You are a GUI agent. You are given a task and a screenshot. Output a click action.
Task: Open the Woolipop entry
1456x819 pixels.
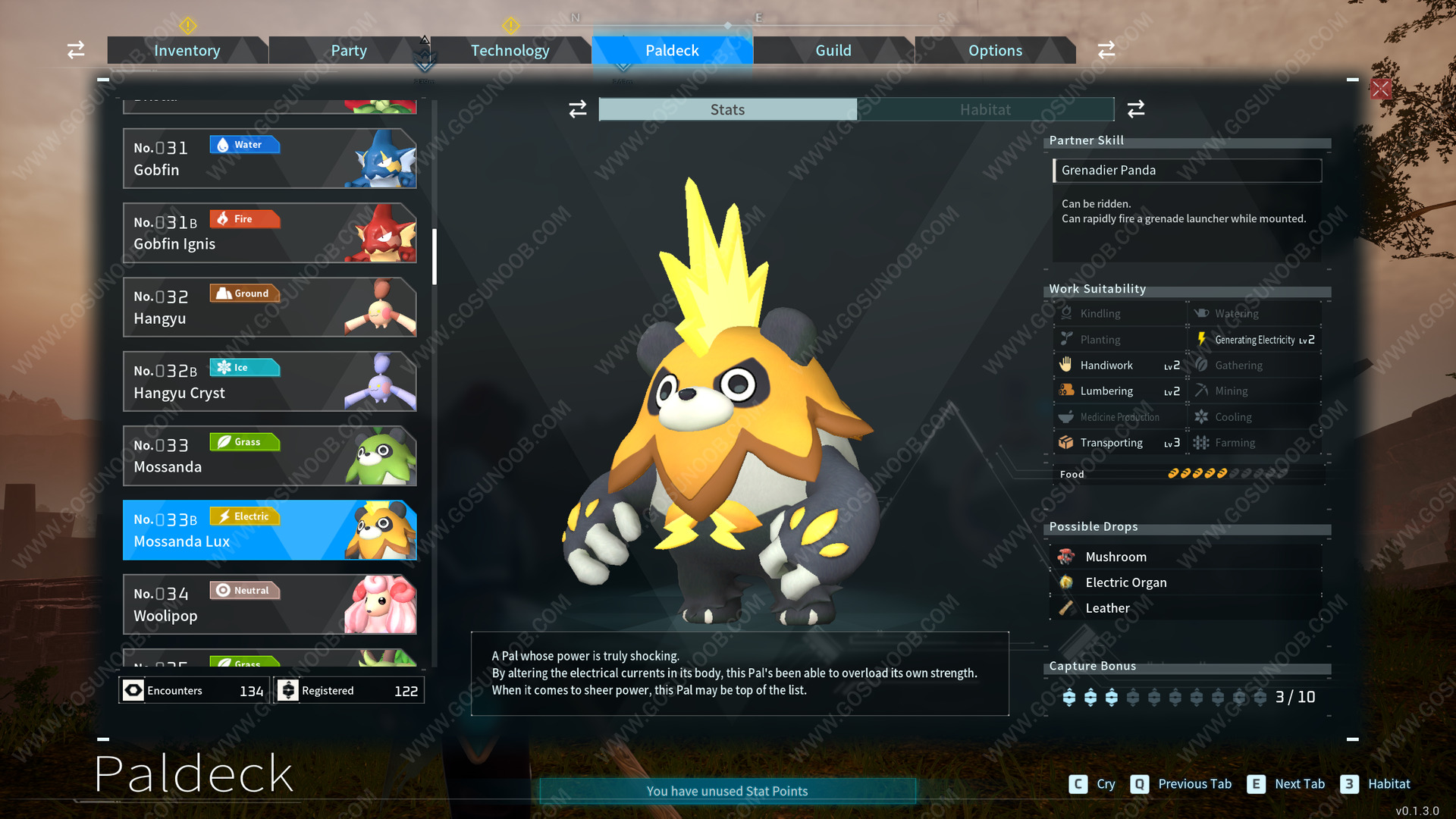269,604
